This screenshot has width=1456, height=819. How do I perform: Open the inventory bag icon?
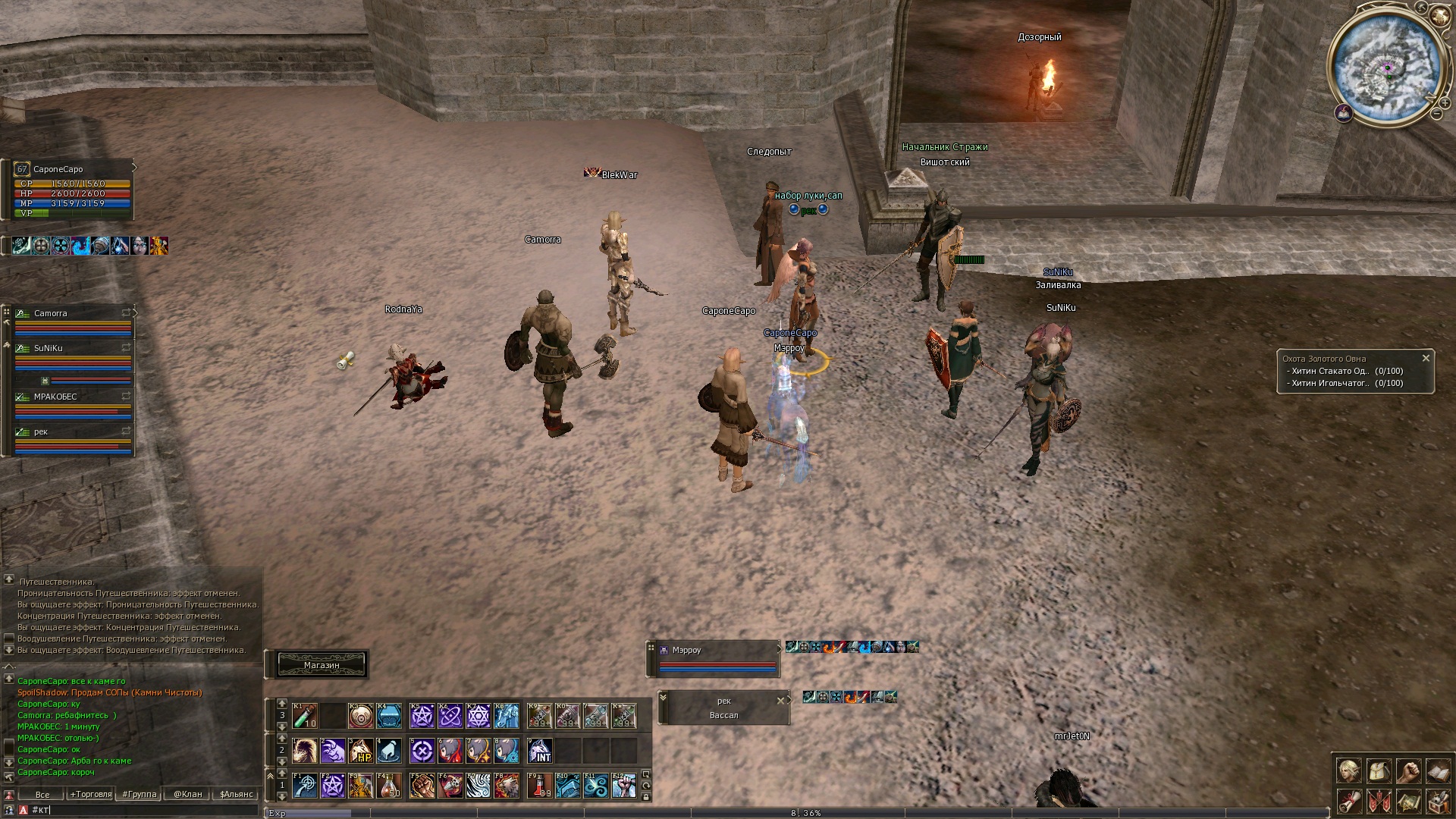point(1379,771)
